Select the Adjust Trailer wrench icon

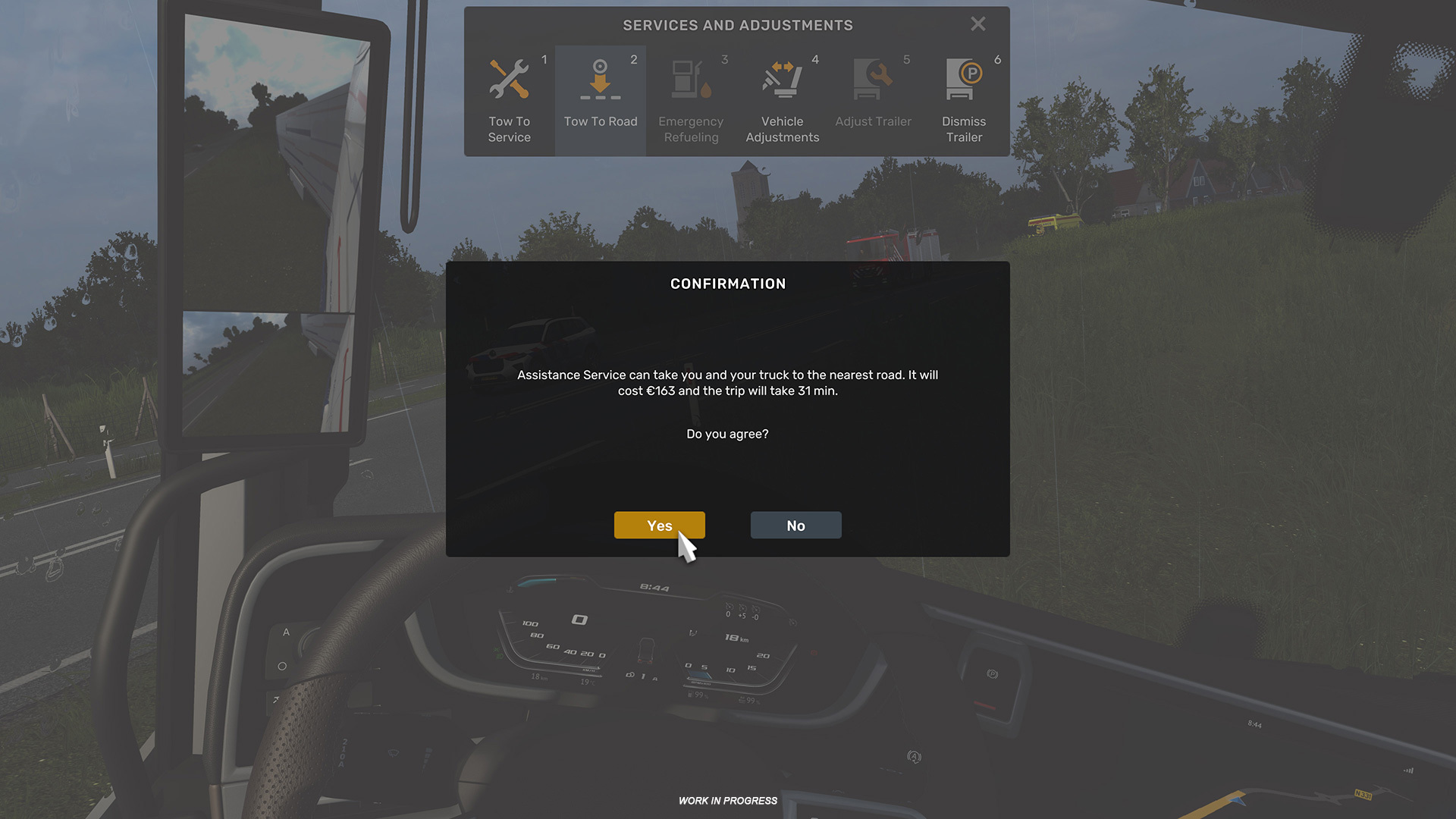873,78
